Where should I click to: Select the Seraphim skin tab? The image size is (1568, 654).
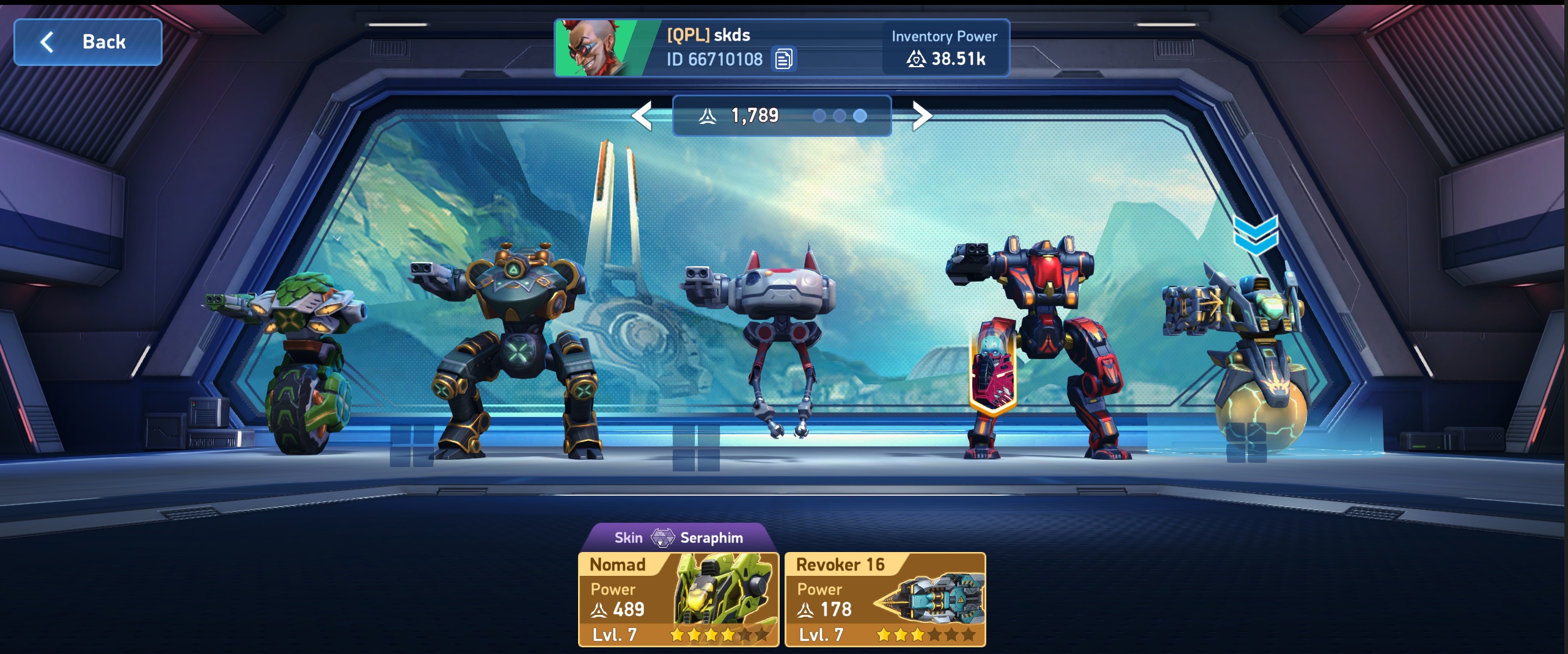point(678,537)
